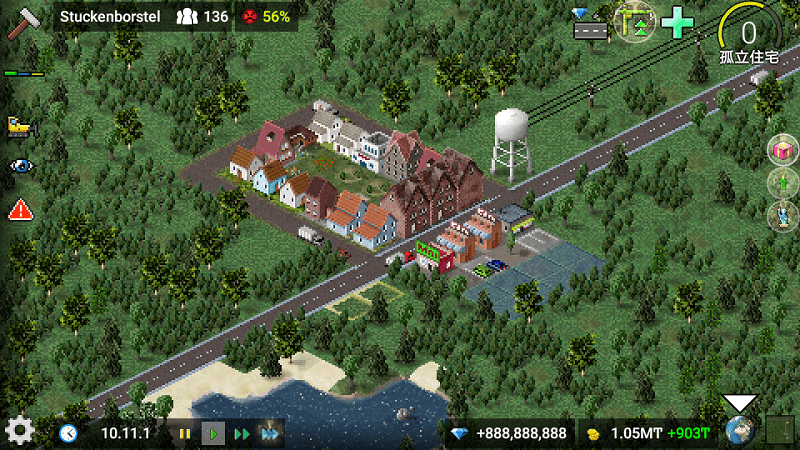Open the globe region view
800x450 pixels.
pos(740,432)
